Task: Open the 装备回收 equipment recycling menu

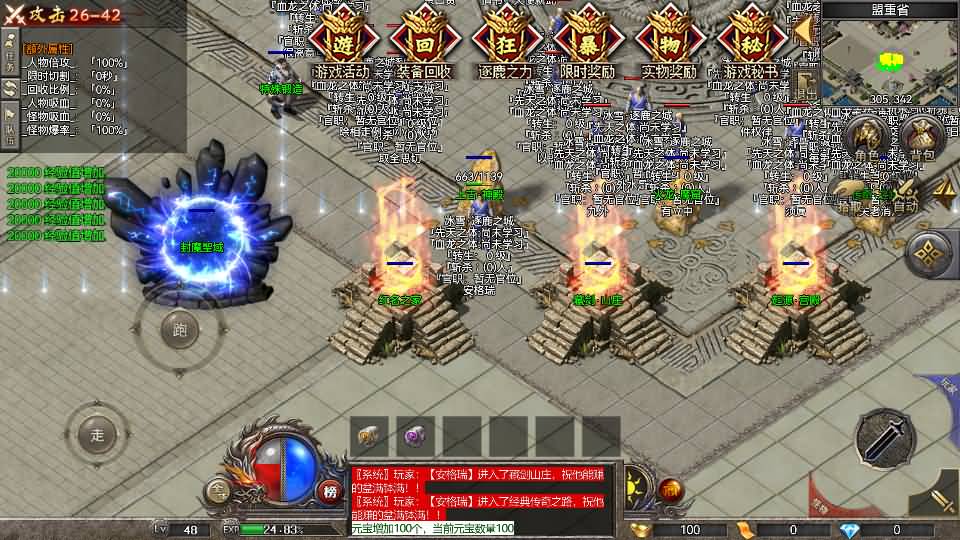Action: [x=424, y=45]
